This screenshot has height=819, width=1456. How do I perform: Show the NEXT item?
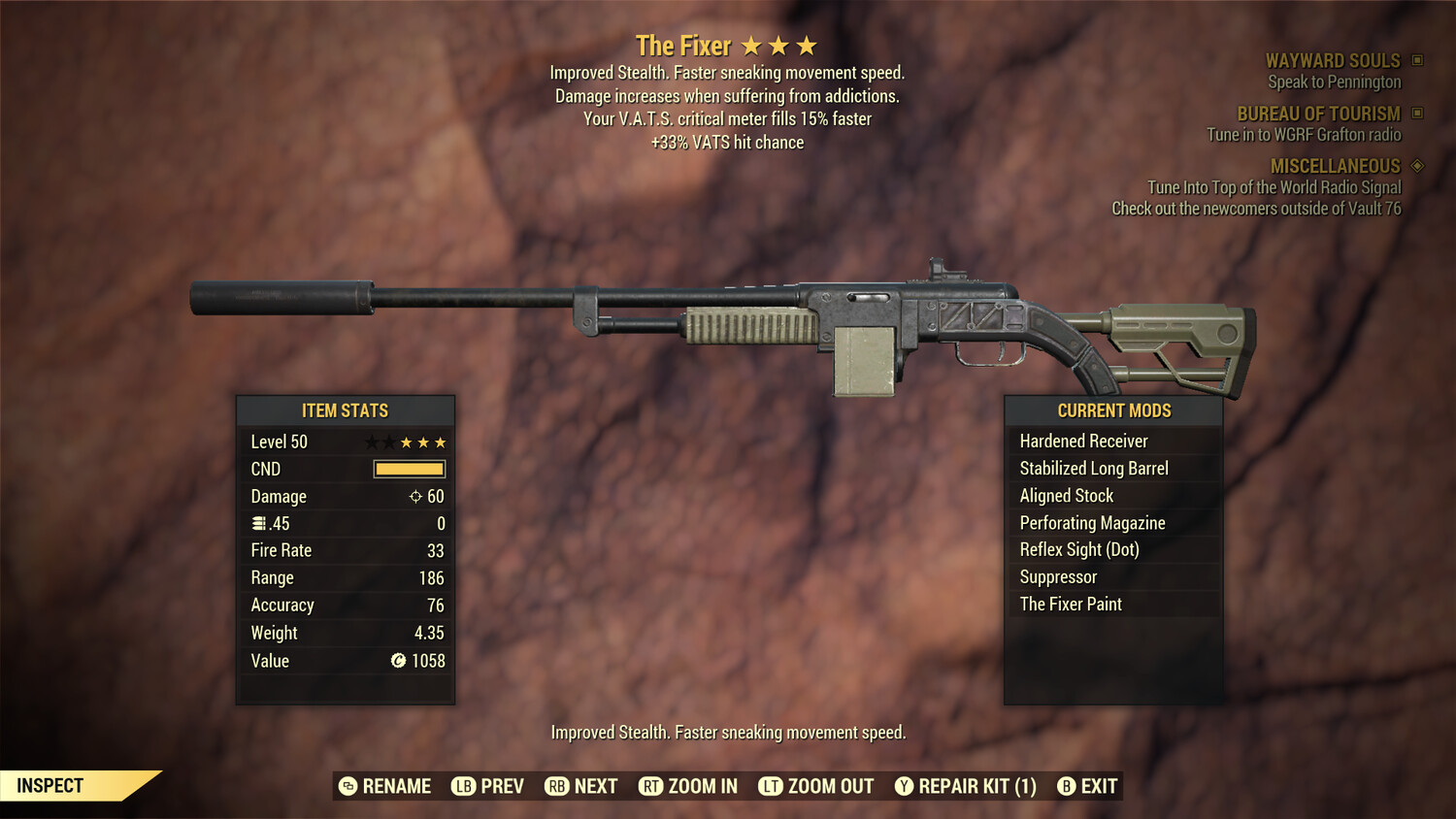click(581, 786)
